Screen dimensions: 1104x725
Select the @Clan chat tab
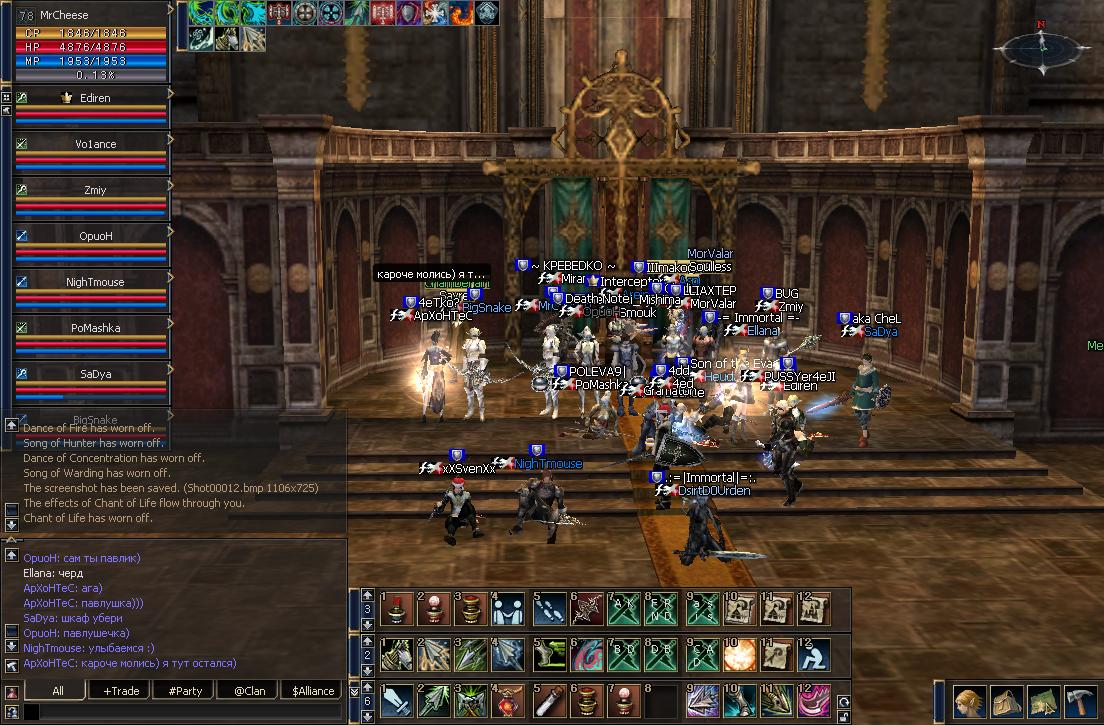pyautogui.click(x=249, y=690)
